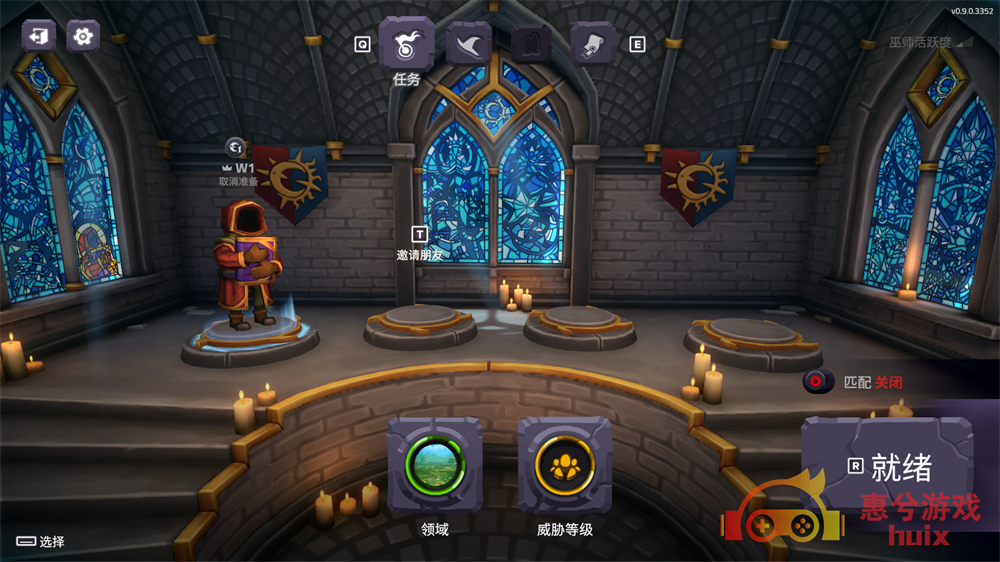Switch to the 任务 quests tab
This screenshot has height=562, width=1000.
406,45
